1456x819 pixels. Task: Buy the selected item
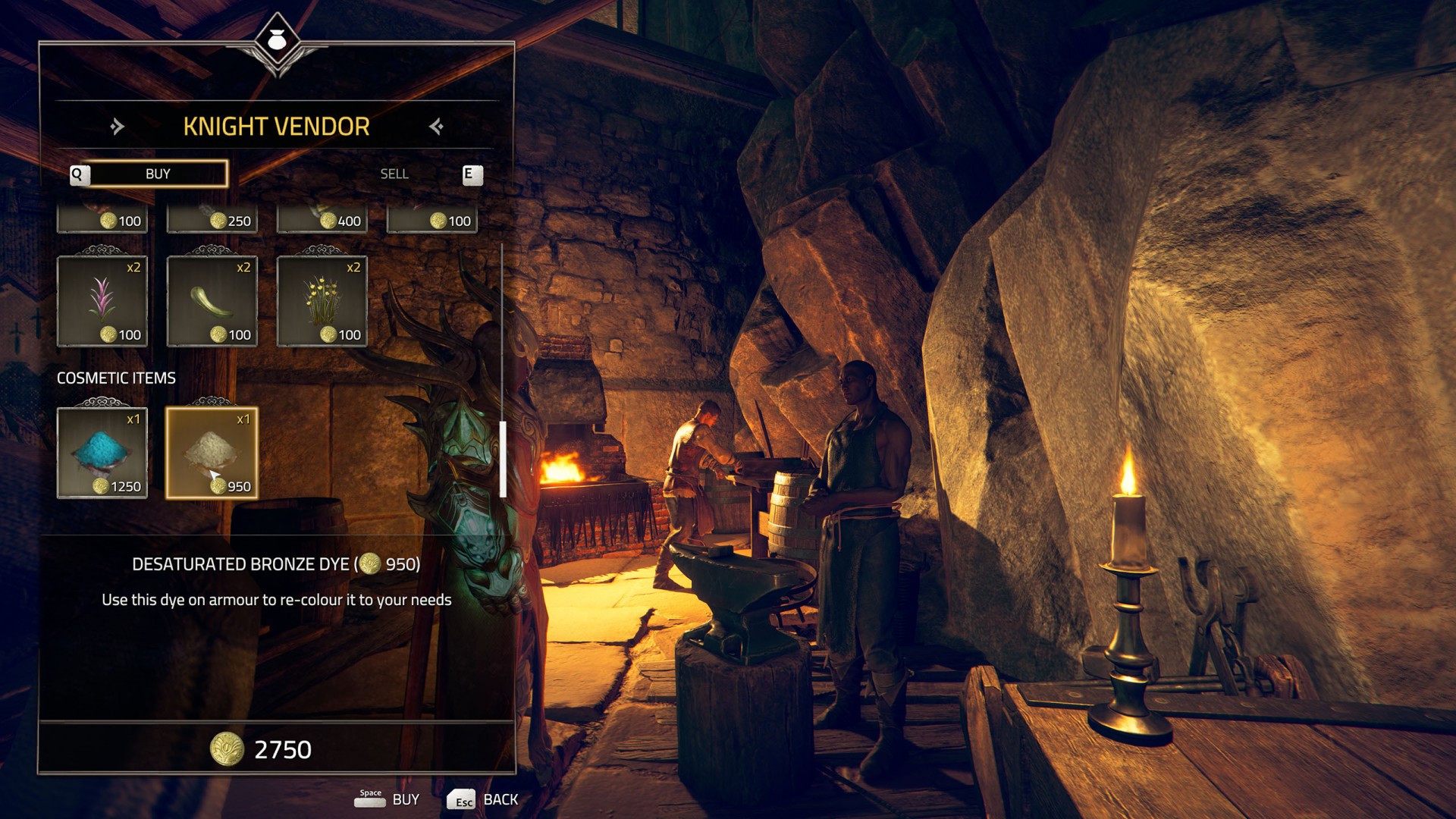[387, 799]
